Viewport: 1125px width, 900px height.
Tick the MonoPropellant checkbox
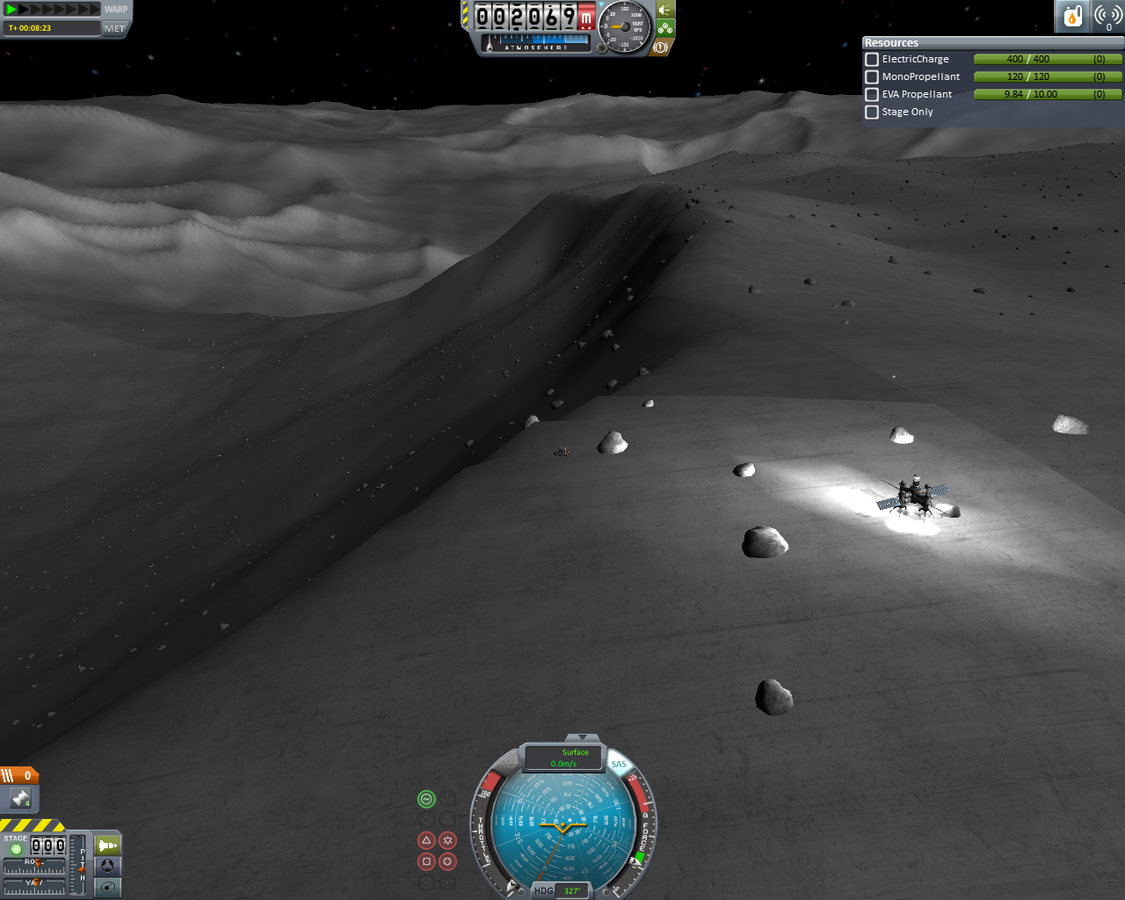872,77
